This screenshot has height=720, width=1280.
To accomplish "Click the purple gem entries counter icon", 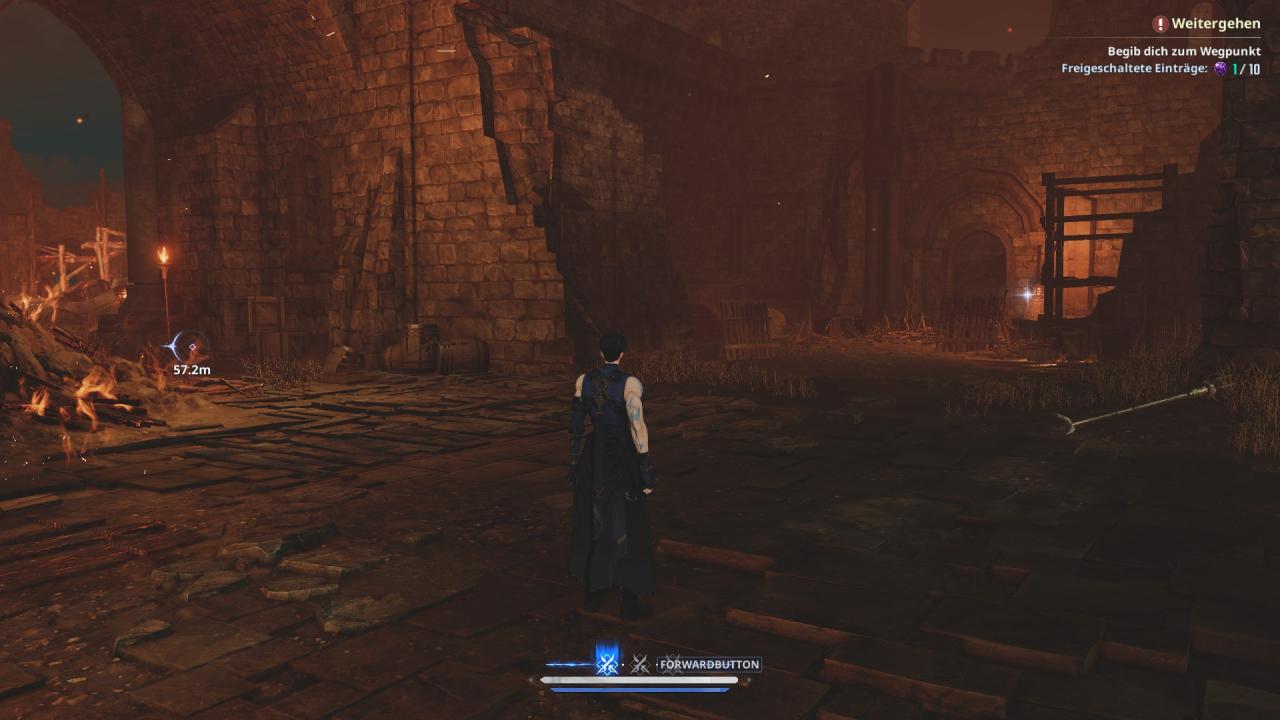I will 1220,69.
